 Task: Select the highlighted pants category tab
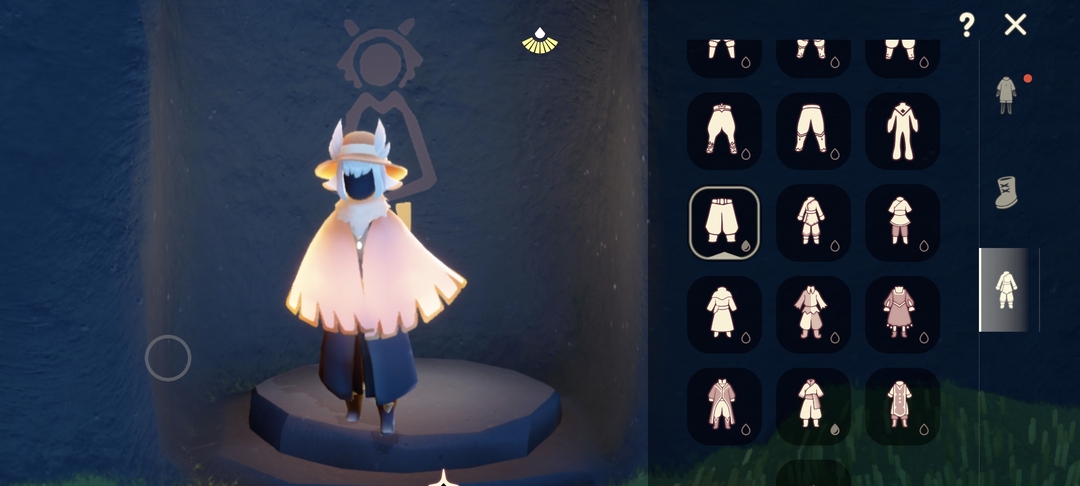(x=1006, y=289)
